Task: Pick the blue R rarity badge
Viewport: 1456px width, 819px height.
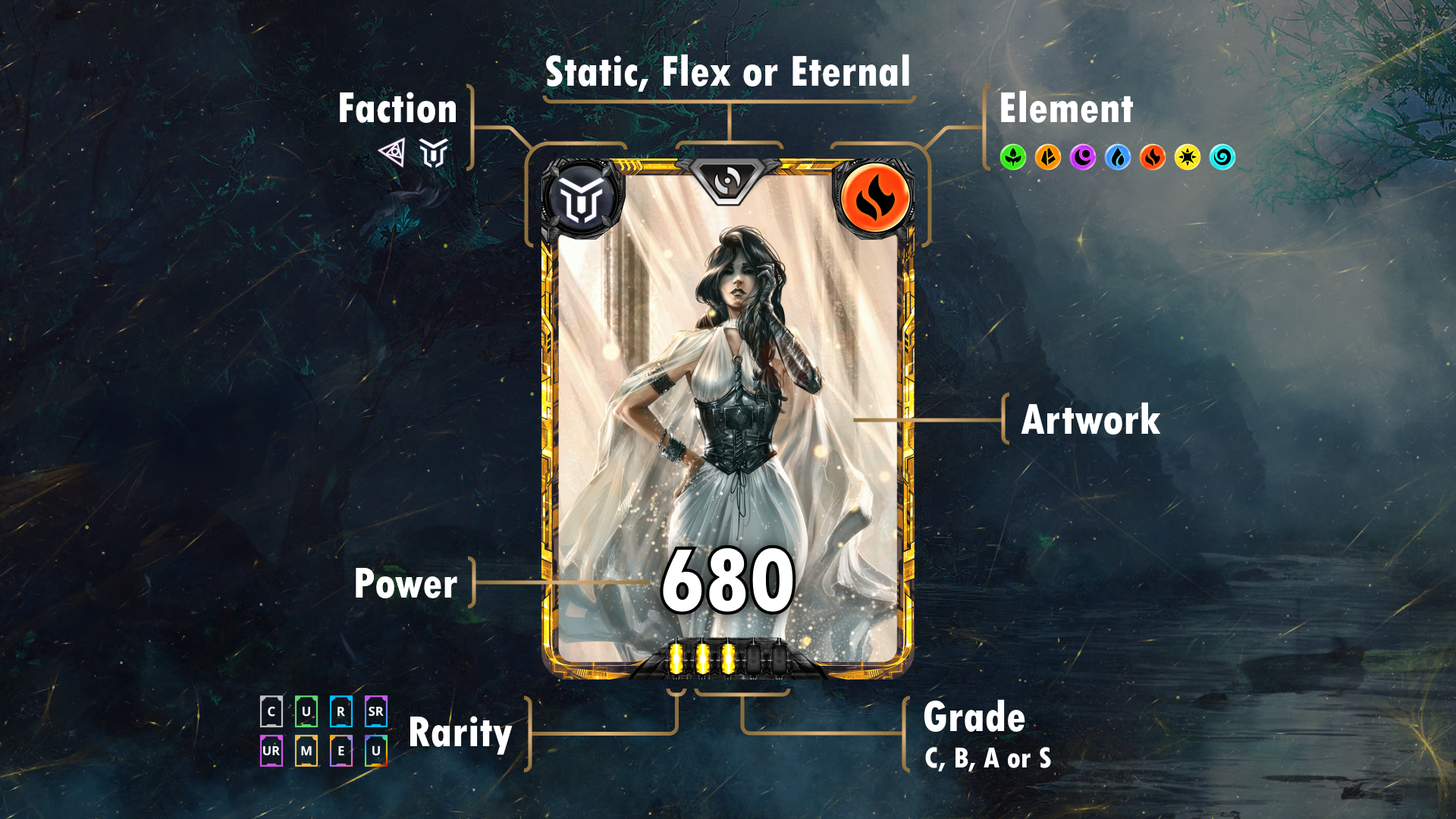Action: point(341,711)
